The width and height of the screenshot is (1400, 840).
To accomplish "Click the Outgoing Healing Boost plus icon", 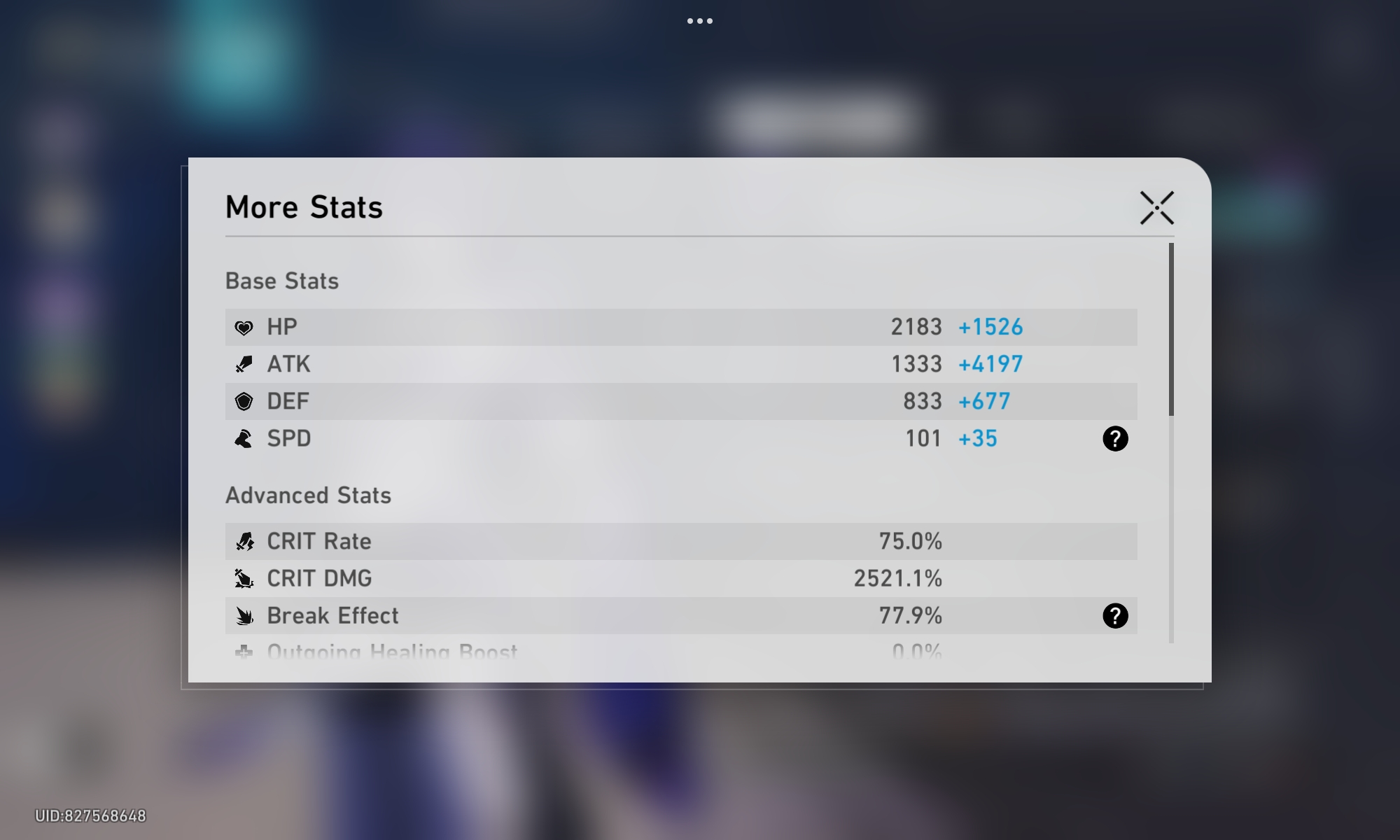I will pos(244,651).
